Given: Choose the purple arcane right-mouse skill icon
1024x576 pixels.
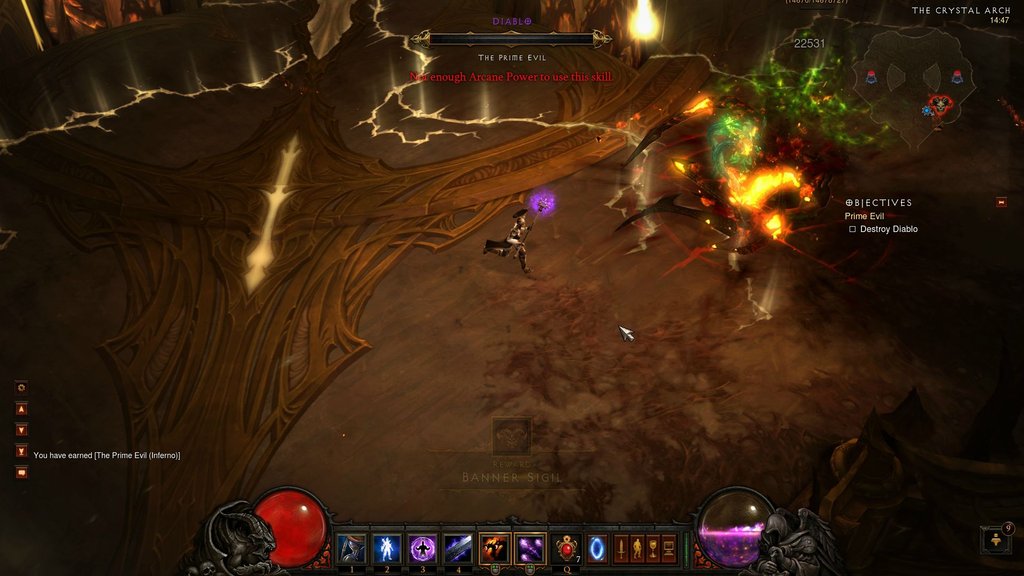Looking at the screenshot, I should pyautogui.click(x=531, y=548).
